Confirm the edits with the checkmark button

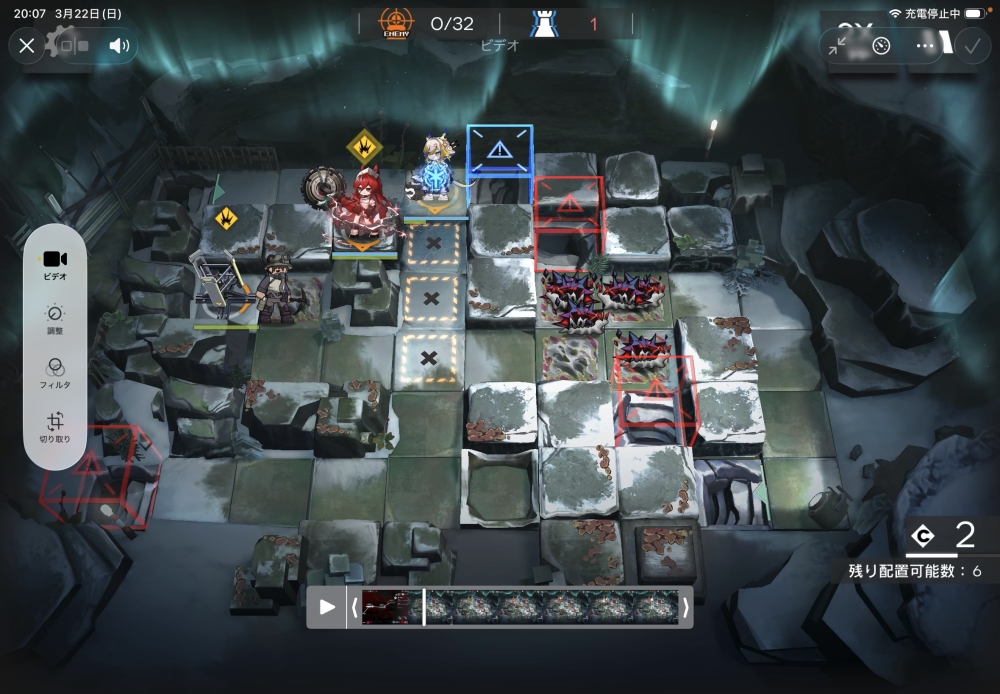971,46
